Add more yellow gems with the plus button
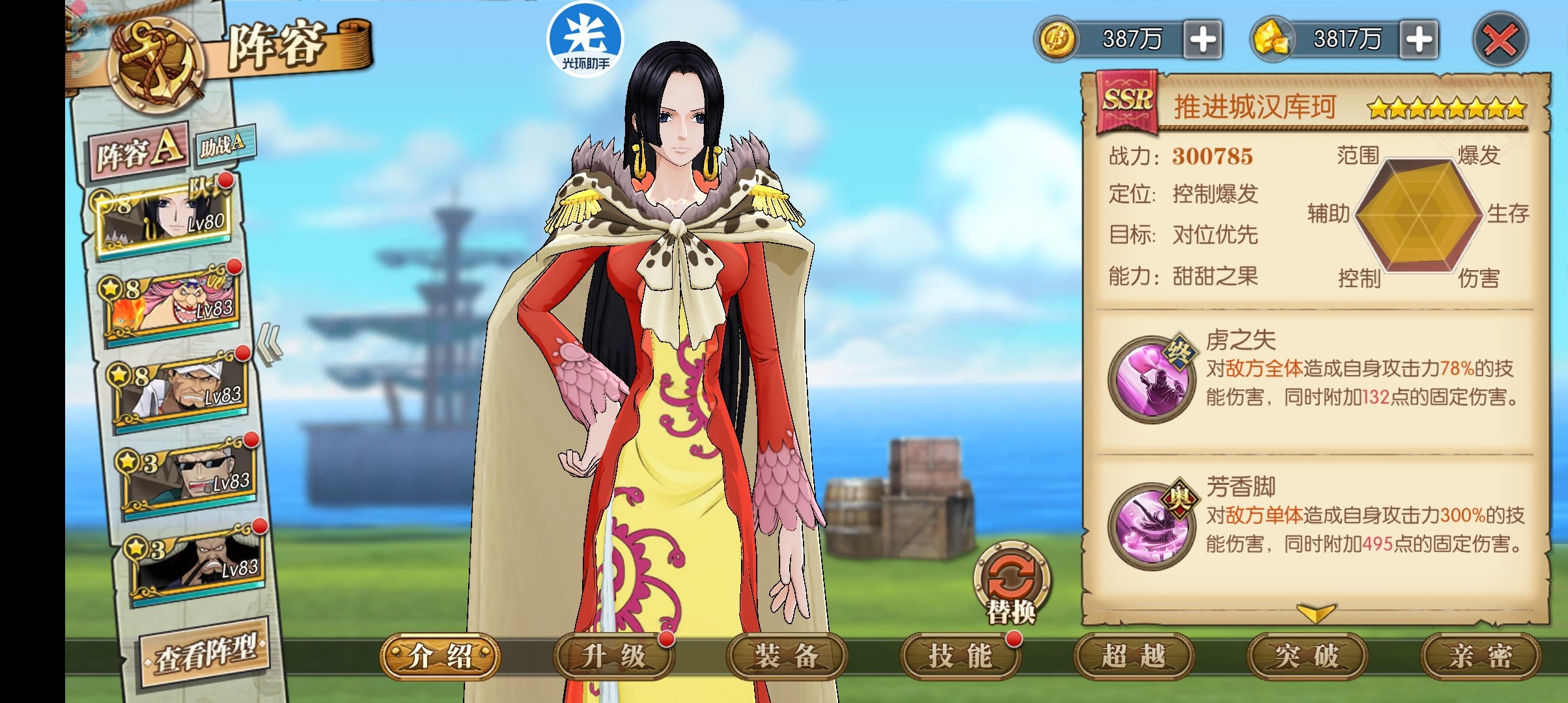This screenshot has width=1568, height=703. 1418,40
